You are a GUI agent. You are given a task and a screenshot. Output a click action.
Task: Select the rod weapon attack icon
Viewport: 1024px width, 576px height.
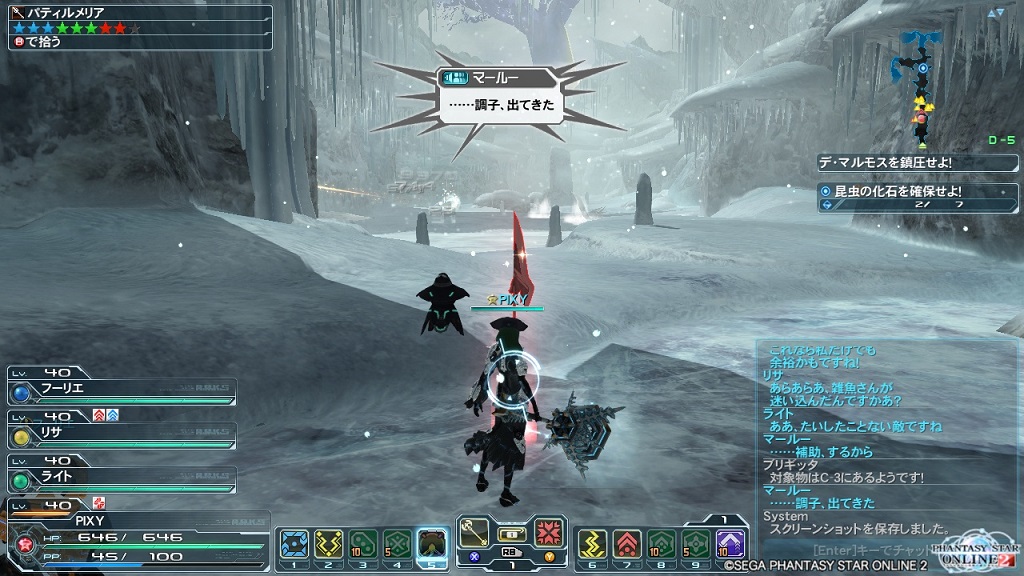473,532
